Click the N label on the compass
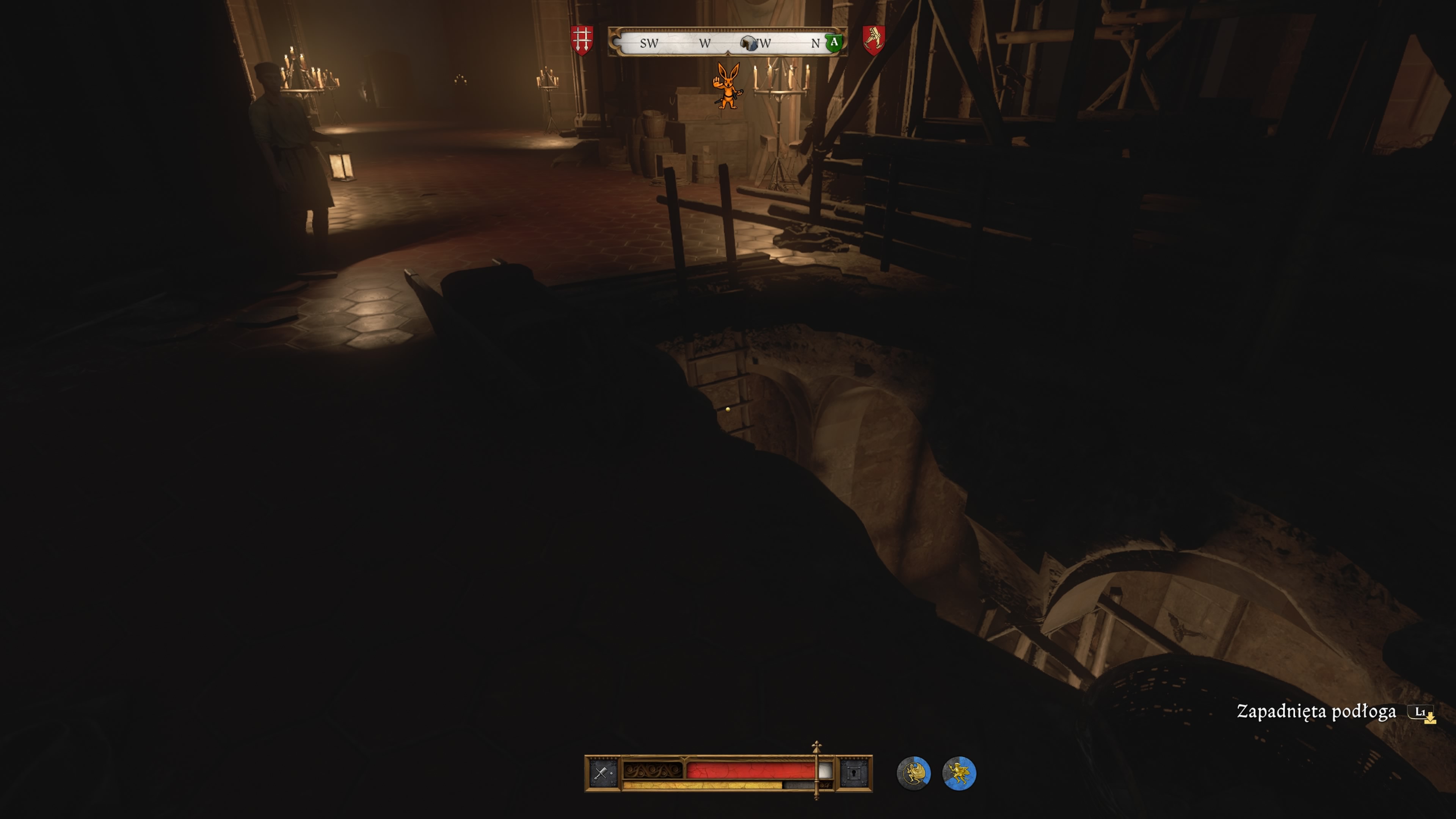 [x=815, y=42]
